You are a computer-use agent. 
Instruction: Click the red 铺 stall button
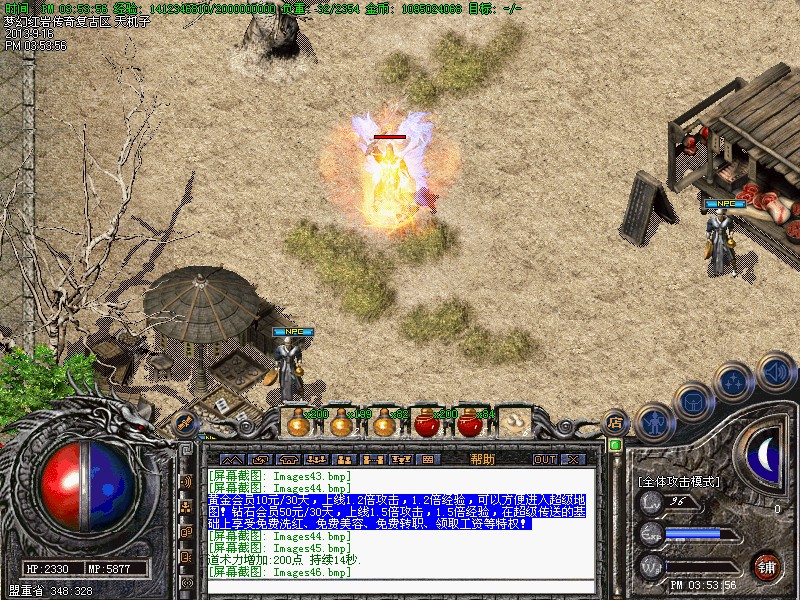(x=766, y=566)
